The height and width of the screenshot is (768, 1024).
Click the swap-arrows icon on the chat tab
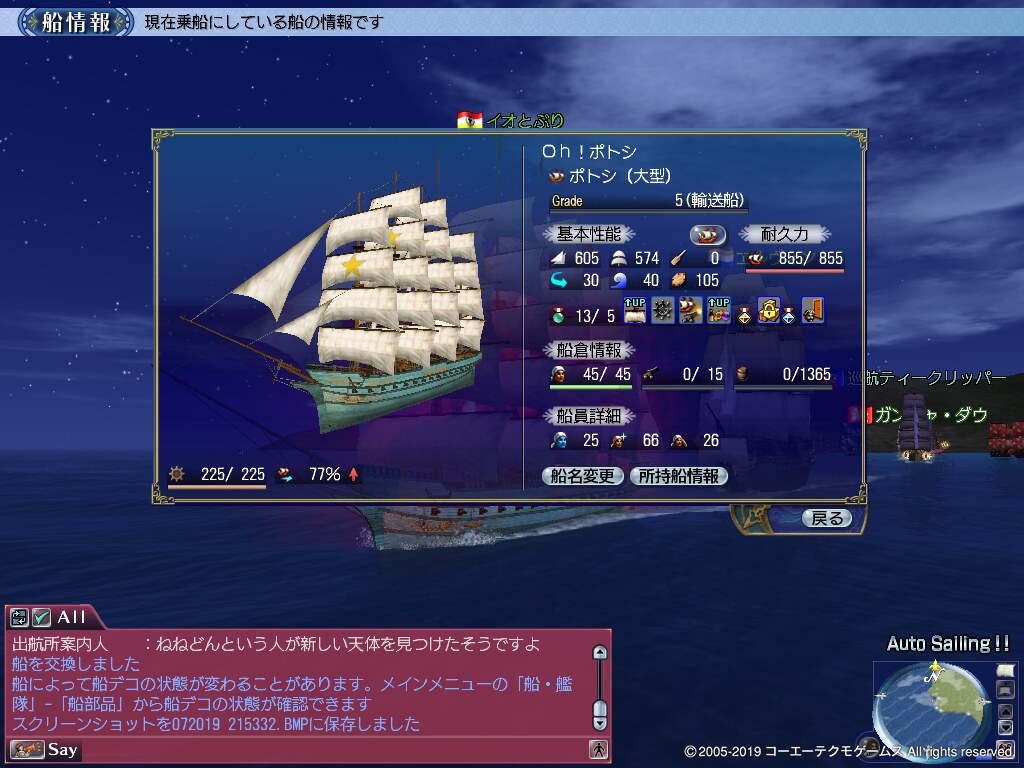[20, 618]
